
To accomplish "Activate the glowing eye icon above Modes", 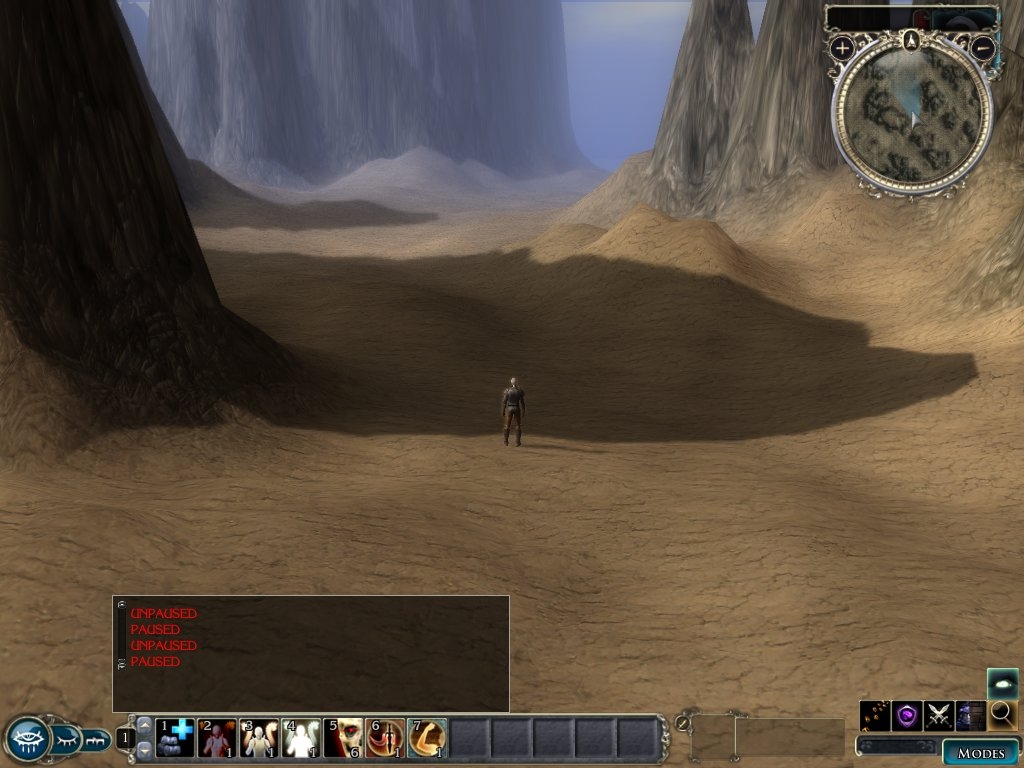I will pos(1003,683).
